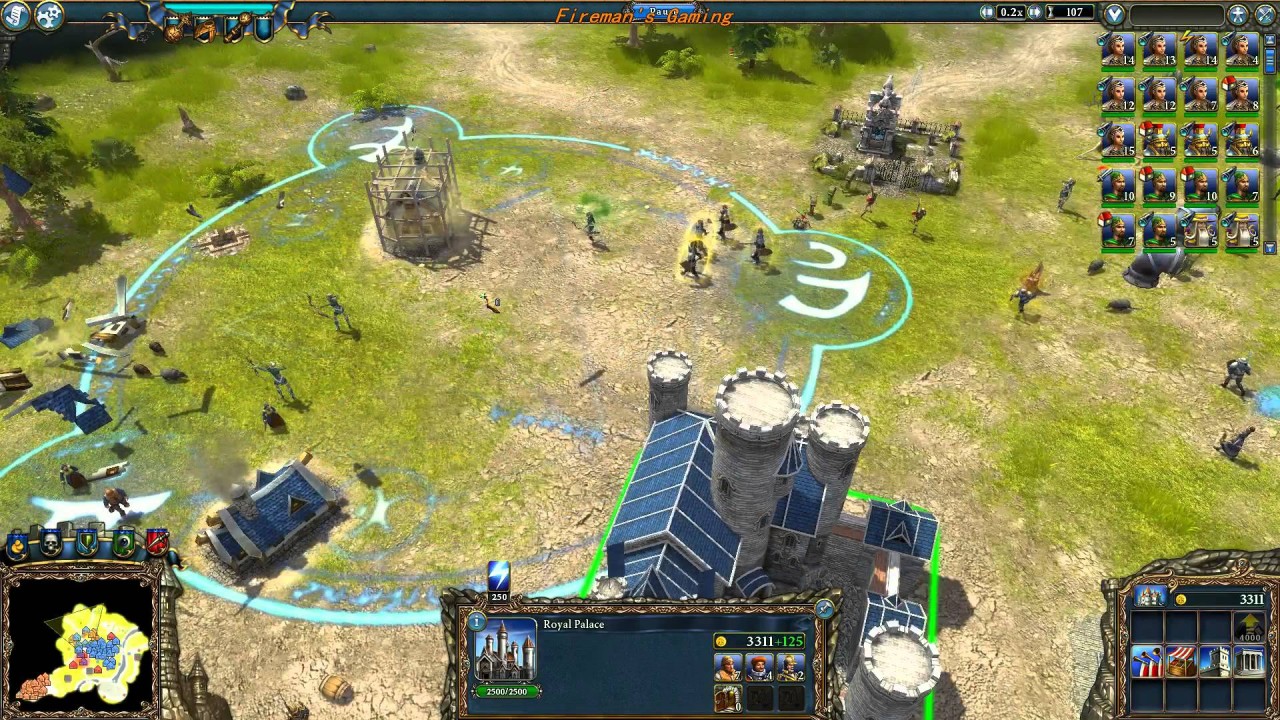The height and width of the screenshot is (720, 1280).
Task: Open Royal Palace info
Action: click(x=477, y=622)
